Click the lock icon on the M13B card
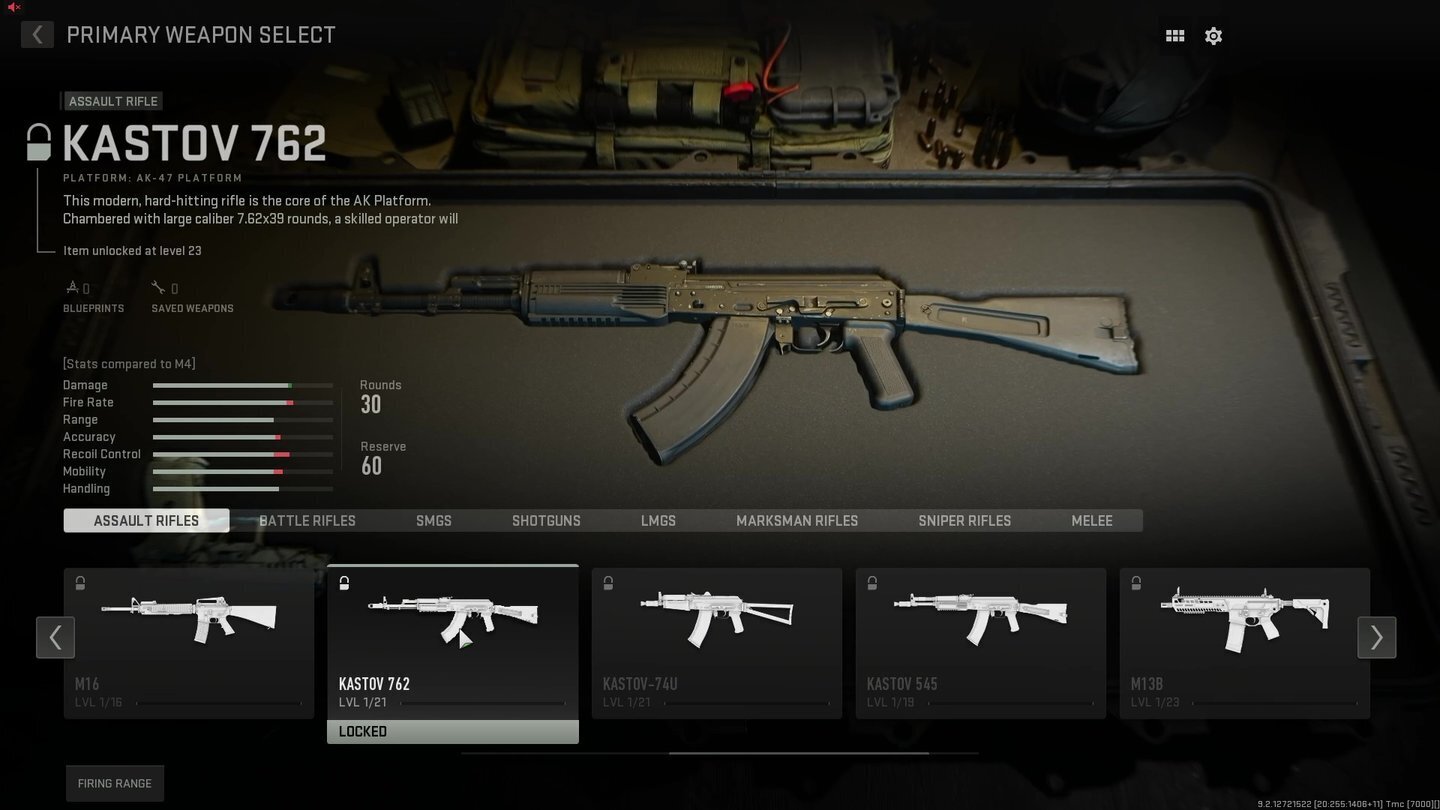The image size is (1440, 810). (1136, 583)
